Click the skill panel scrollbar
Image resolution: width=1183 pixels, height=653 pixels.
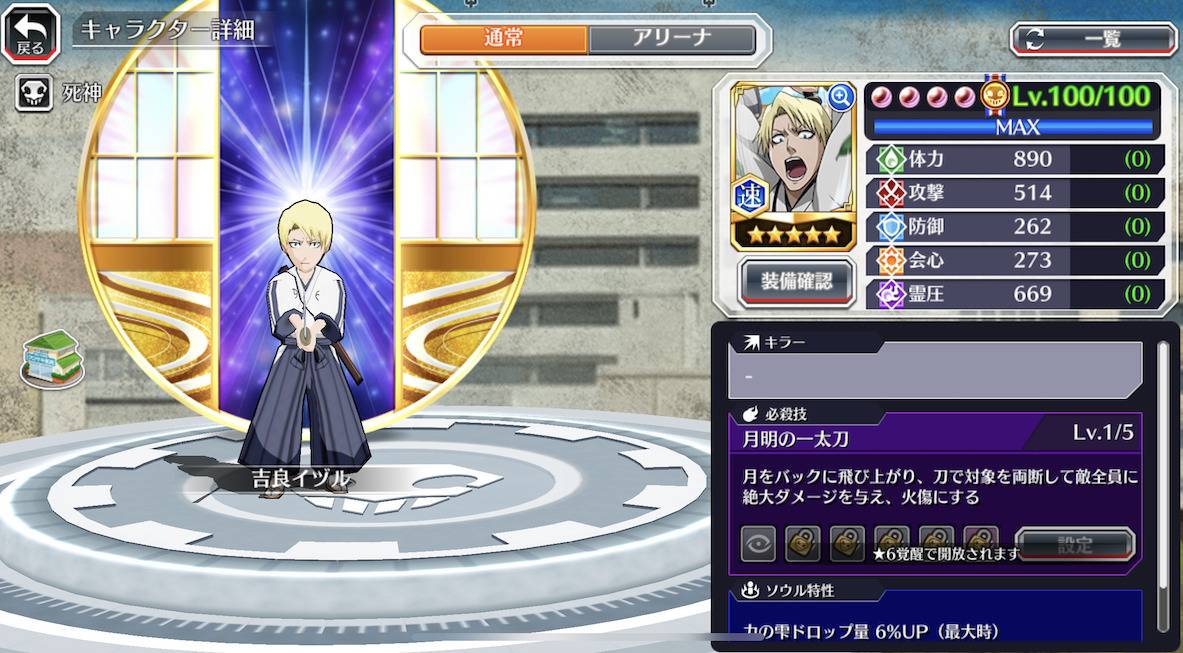[x=1162, y=480]
